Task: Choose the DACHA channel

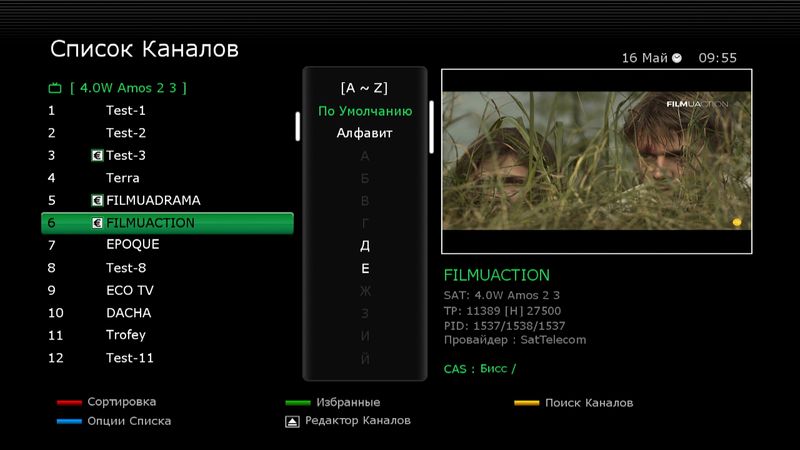Action: (129, 313)
